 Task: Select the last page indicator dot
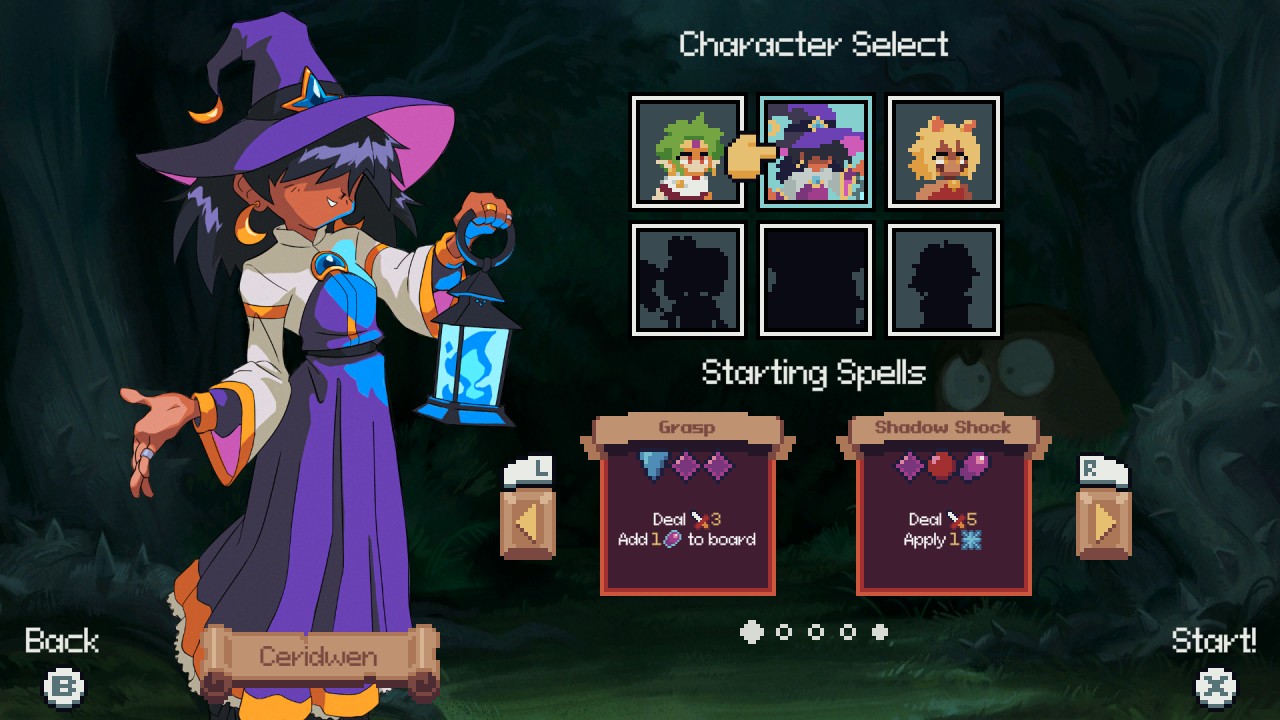(x=881, y=630)
